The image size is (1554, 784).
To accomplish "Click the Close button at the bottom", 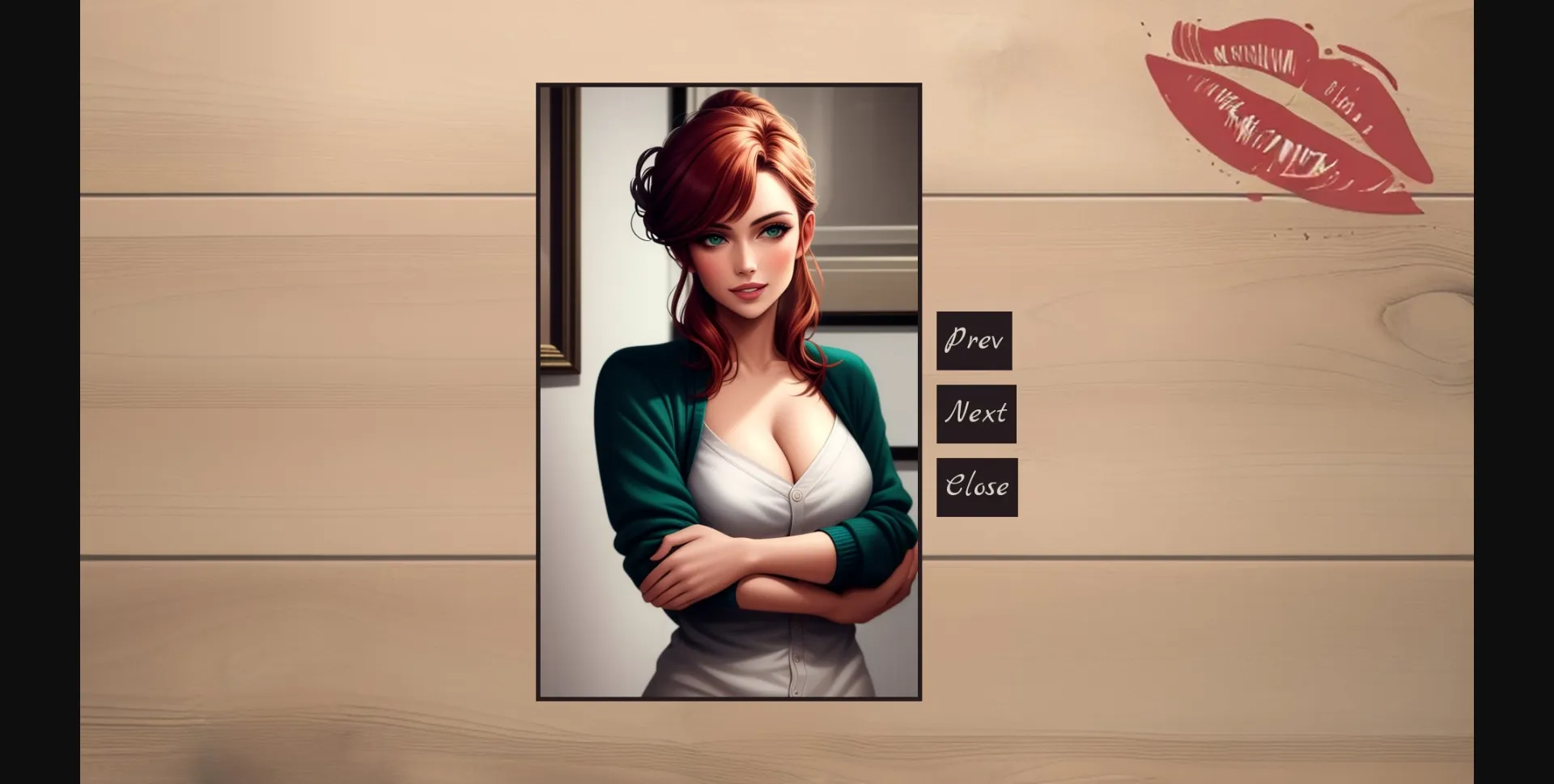I will 977,486.
